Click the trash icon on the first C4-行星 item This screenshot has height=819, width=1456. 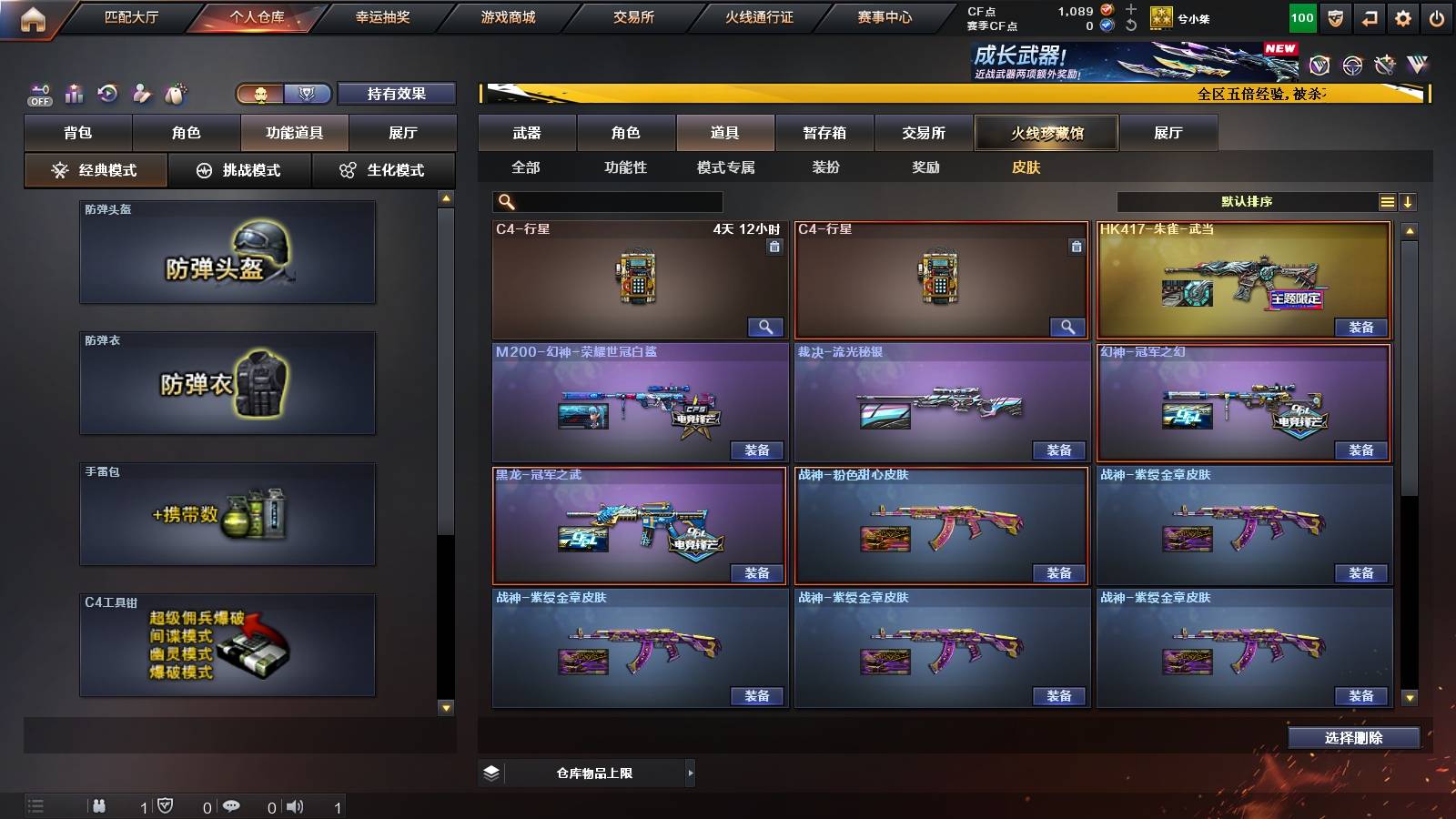(776, 246)
